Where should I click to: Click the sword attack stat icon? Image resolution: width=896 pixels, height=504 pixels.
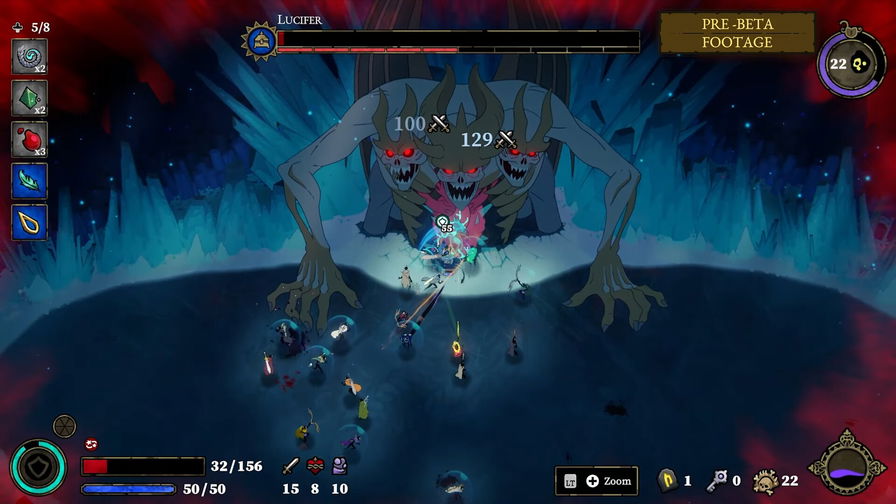(x=291, y=466)
